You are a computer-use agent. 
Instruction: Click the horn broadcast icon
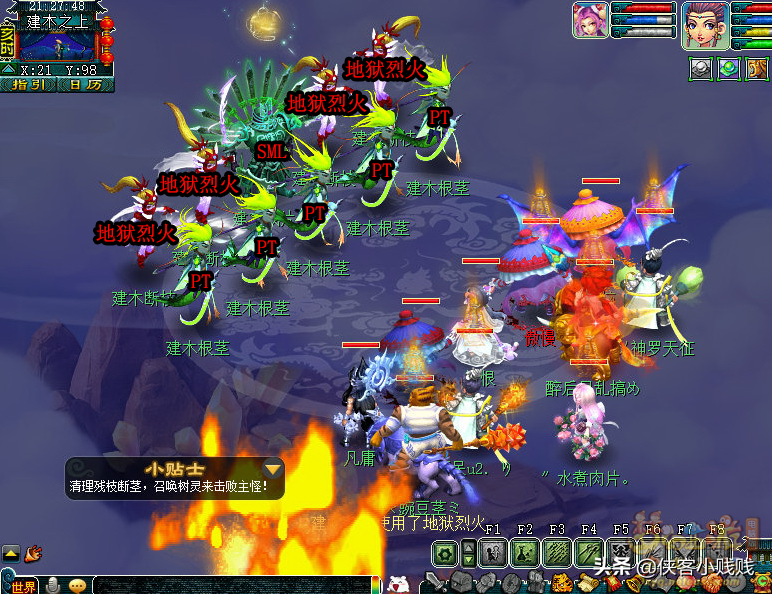click(x=33, y=552)
